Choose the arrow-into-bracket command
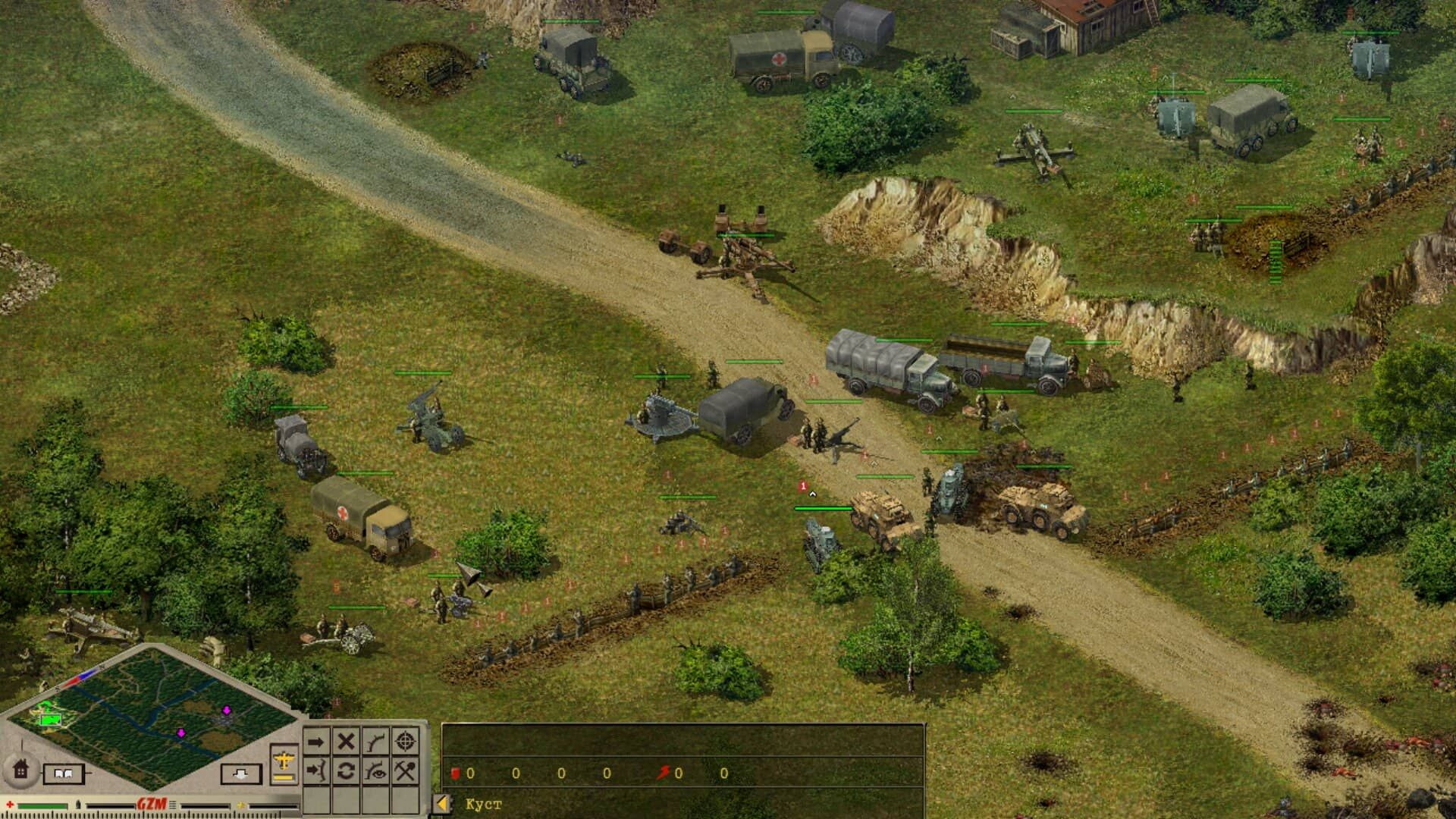The width and height of the screenshot is (1456, 819). click(x=316, y=771)
